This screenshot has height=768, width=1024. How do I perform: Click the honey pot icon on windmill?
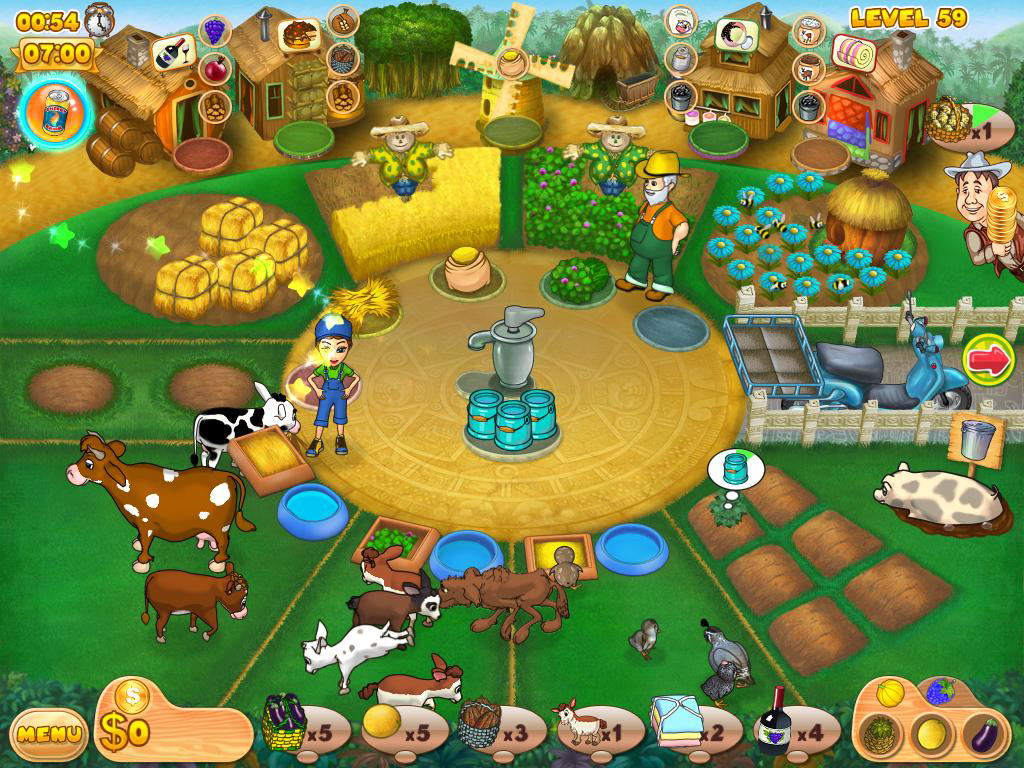[x=512, y=62]
